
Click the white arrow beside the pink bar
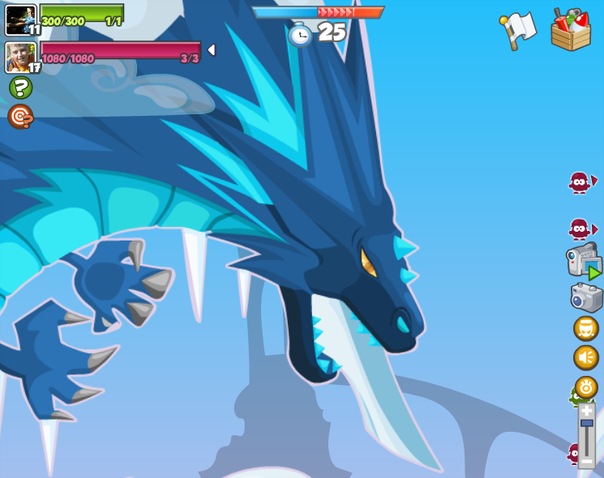211,50
